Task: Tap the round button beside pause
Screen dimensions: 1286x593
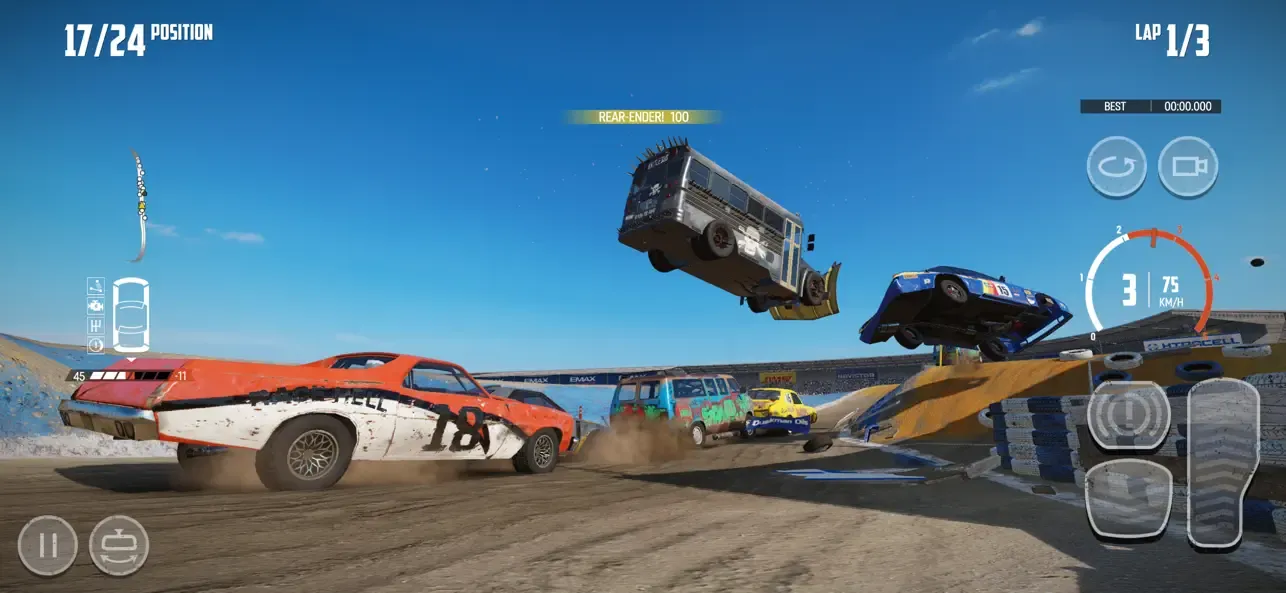Action: pyautogui.click(x=119, y=546)
